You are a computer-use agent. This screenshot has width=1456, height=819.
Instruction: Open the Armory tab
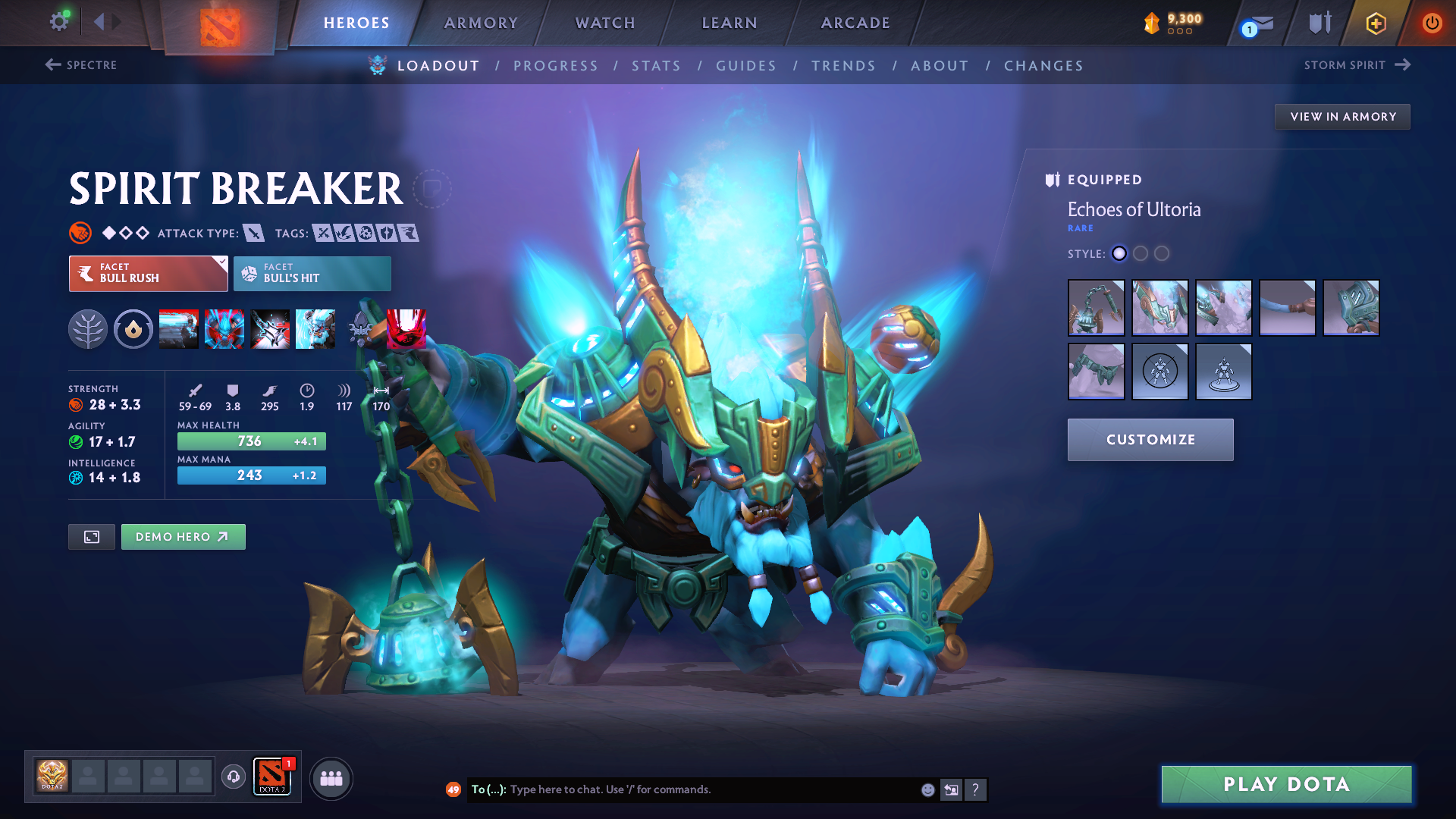(481, 23)
